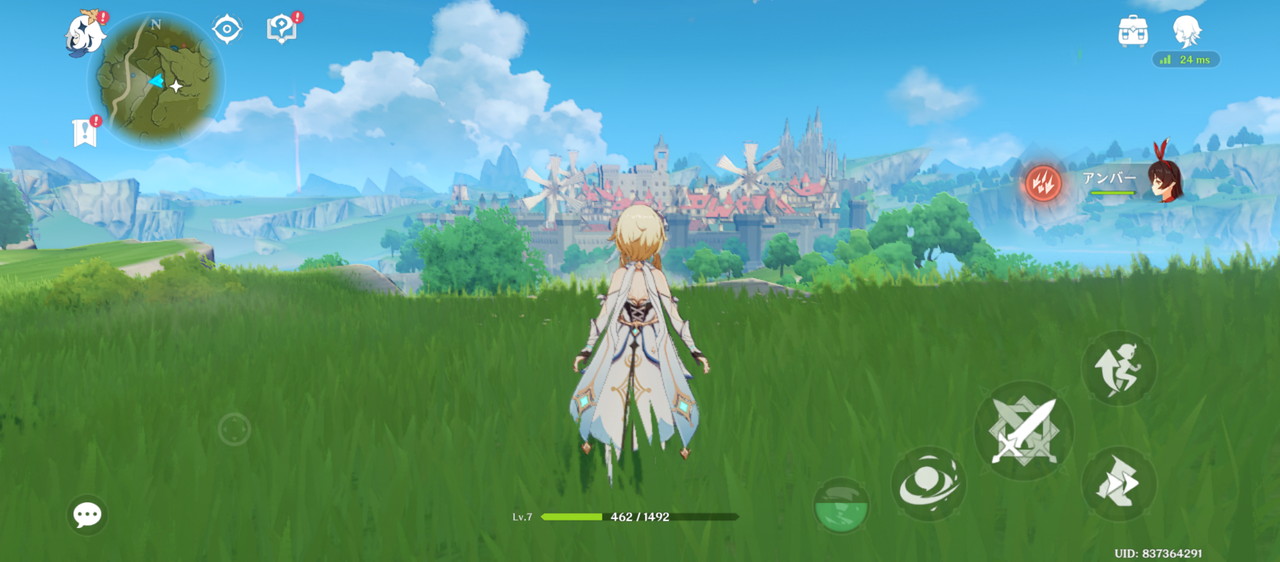Open the chat speech bubble

pos(87,515)
